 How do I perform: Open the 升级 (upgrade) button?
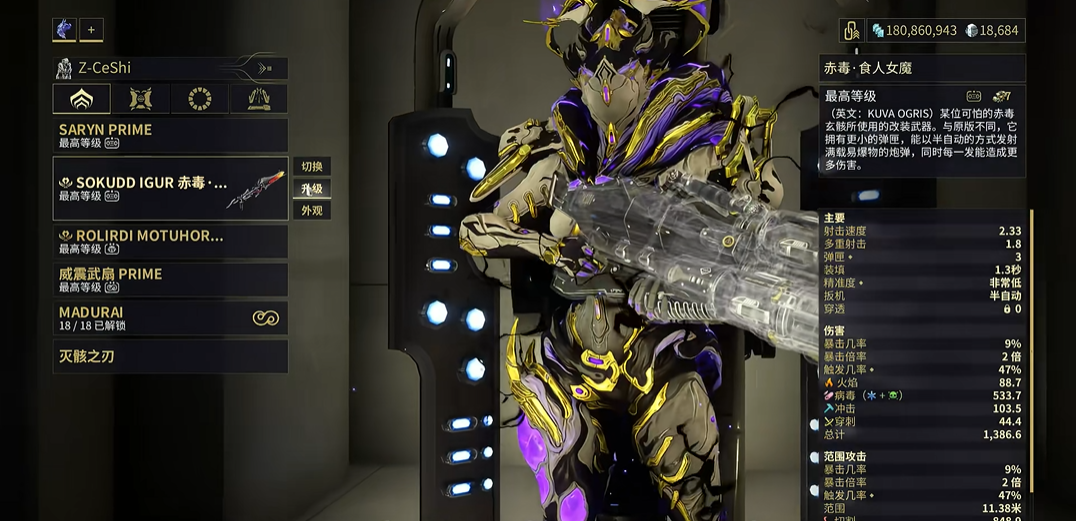(311, 188)
